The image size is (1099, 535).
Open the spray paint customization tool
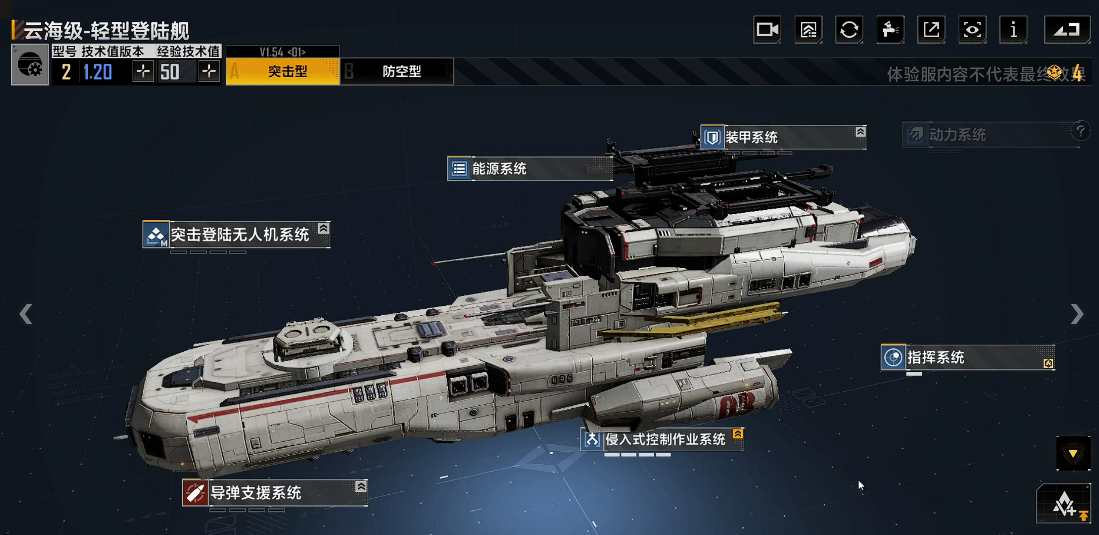point(890,30)
